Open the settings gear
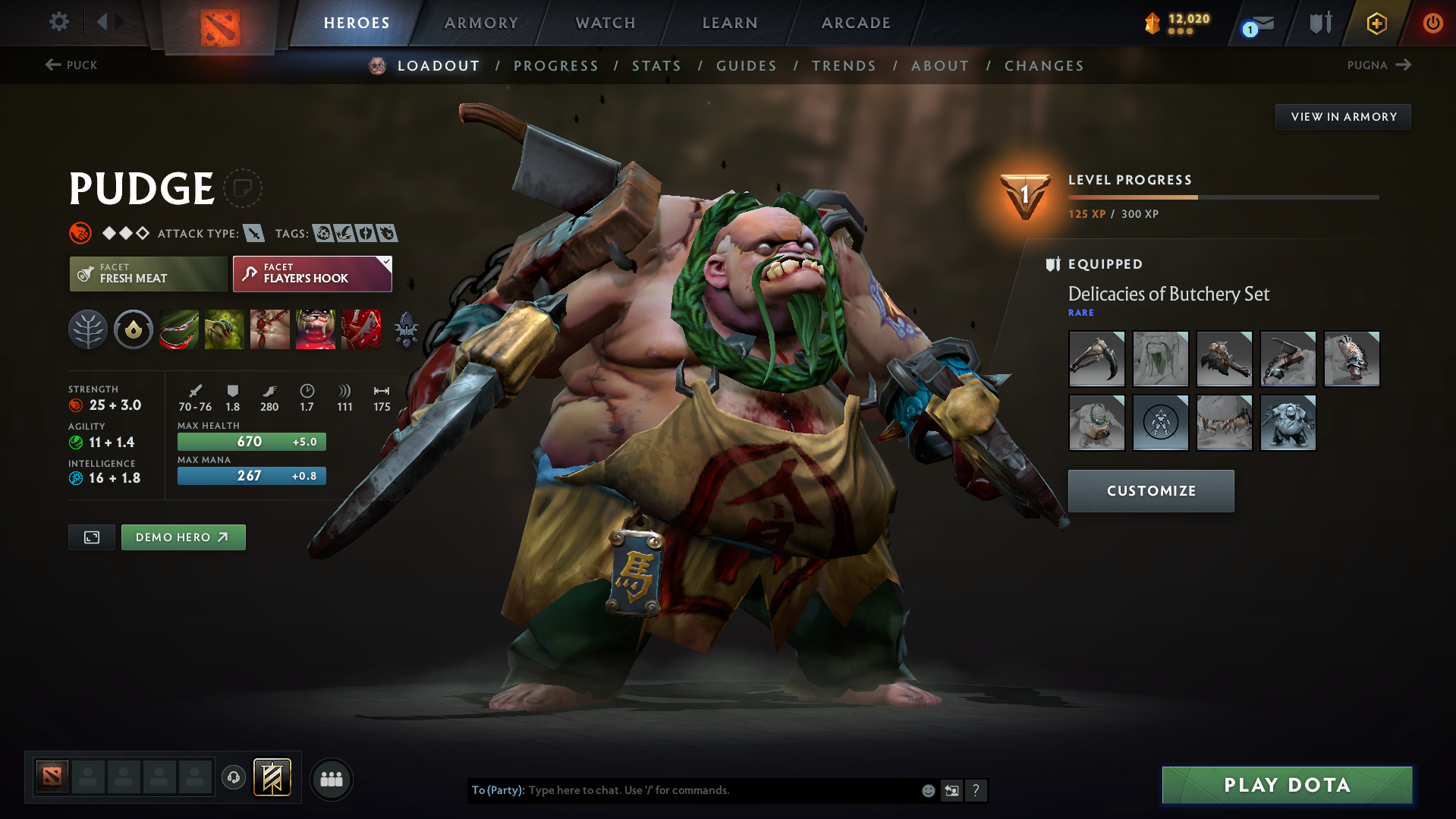Screen dimensions: 1456x819 click(58, 22)
